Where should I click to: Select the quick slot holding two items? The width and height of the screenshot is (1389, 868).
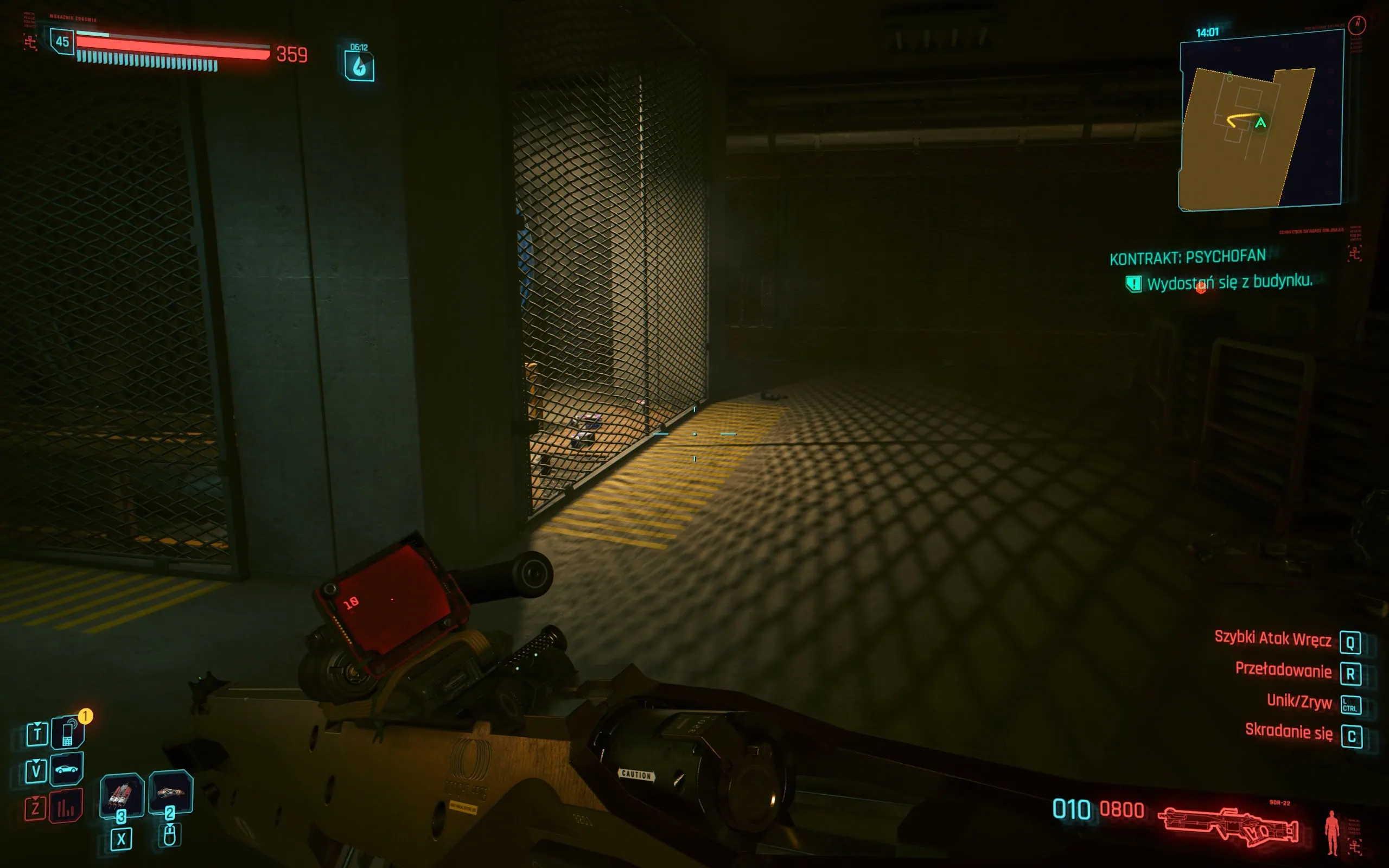pyautogui.click(x=170, y=793)
